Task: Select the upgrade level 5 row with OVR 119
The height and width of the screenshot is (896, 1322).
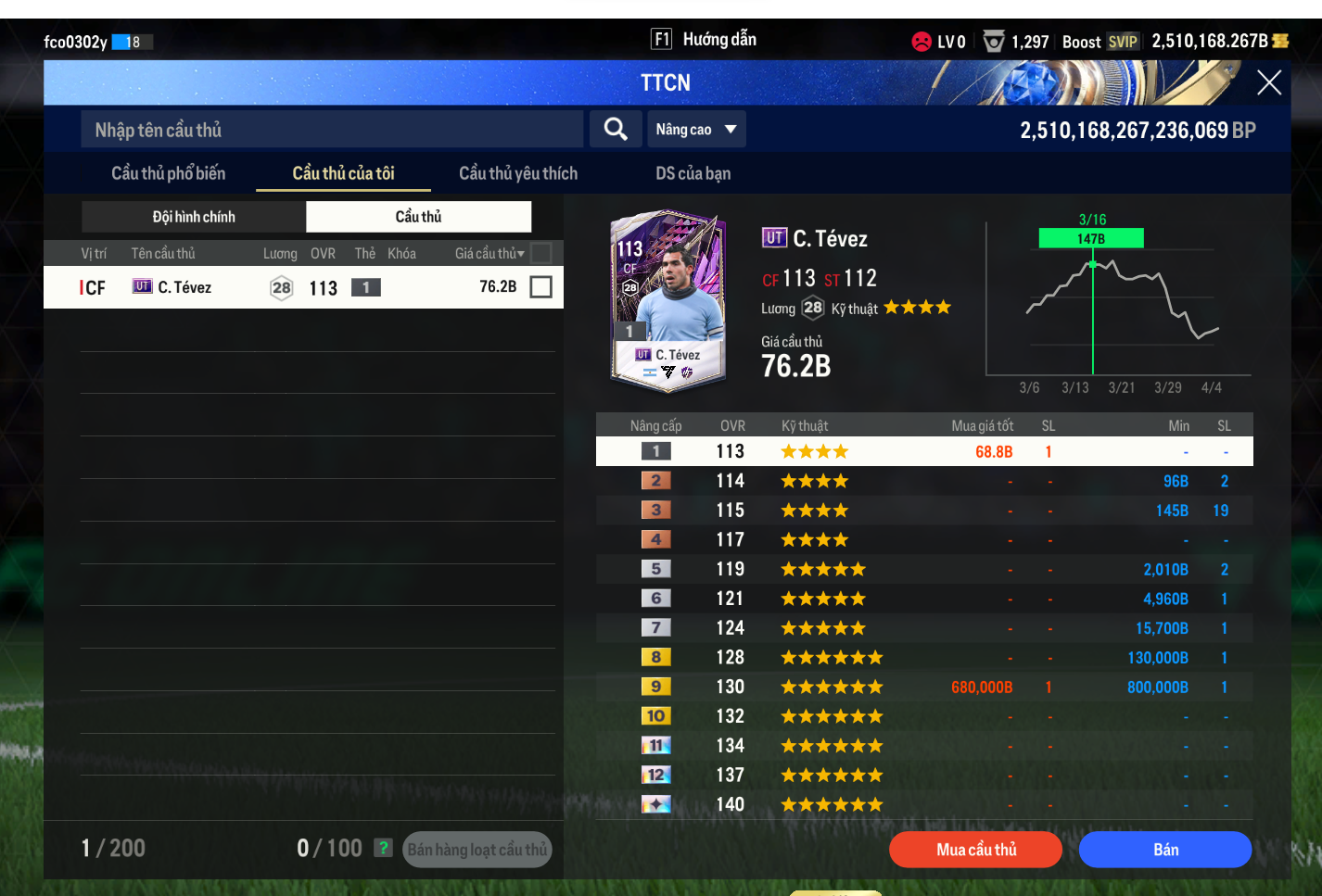Action: point(923,569)
